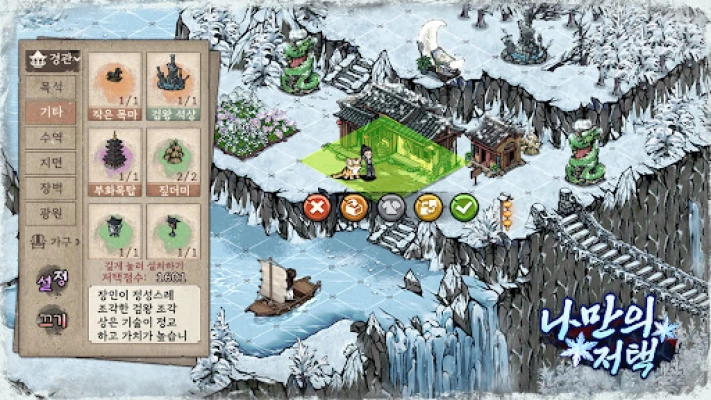Switch to the 수역 tab
Image resolution: width=711 pixels, height=400 pixels.
point(50,137)
